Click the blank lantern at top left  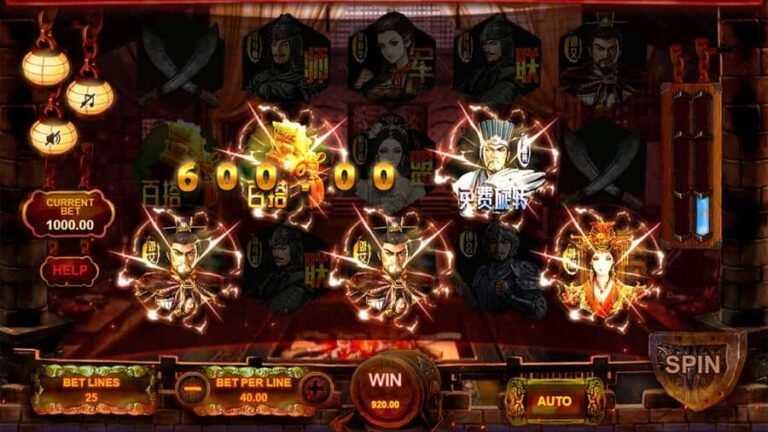47,66
